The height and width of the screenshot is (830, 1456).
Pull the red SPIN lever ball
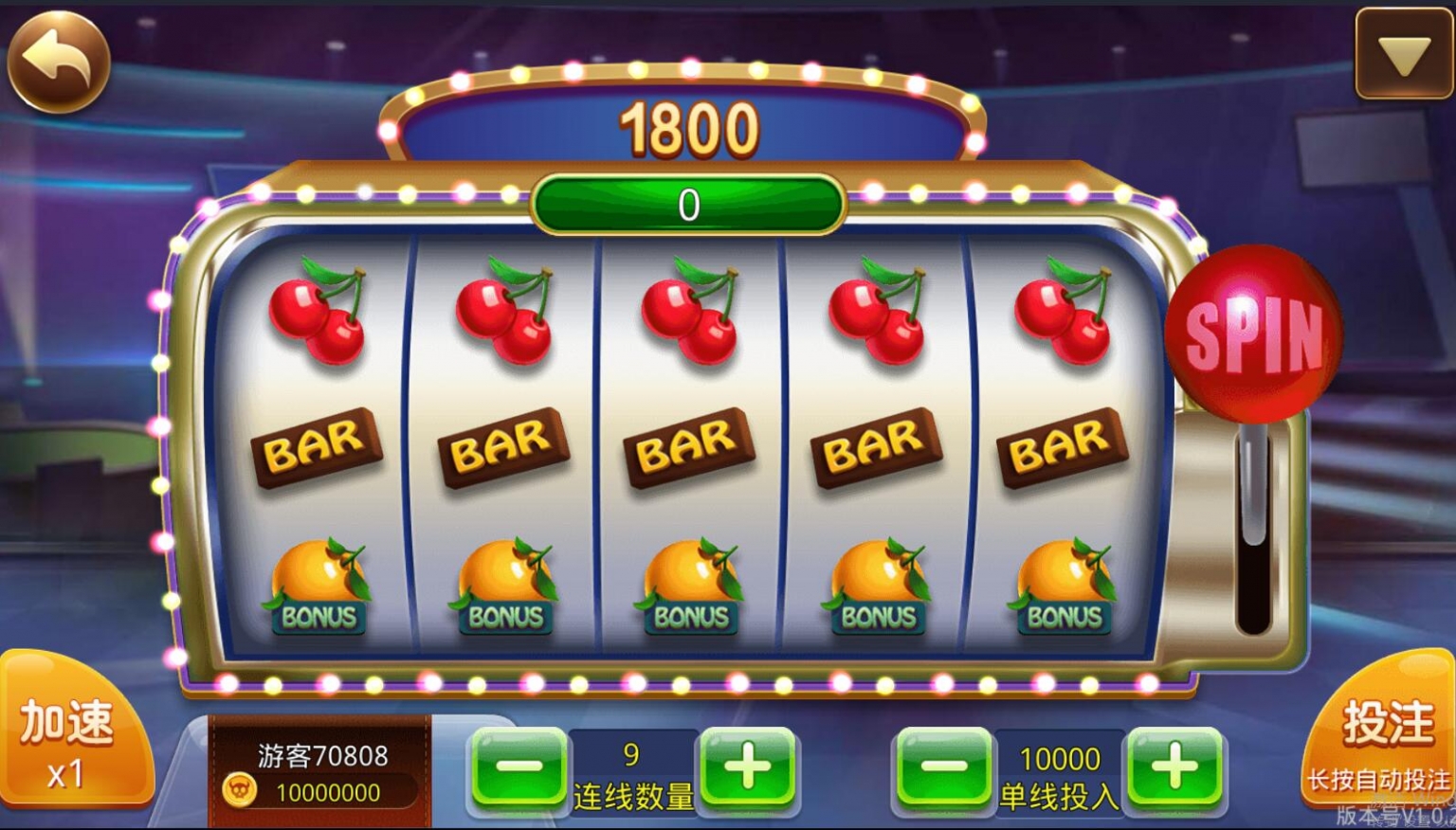(1252, 334)
